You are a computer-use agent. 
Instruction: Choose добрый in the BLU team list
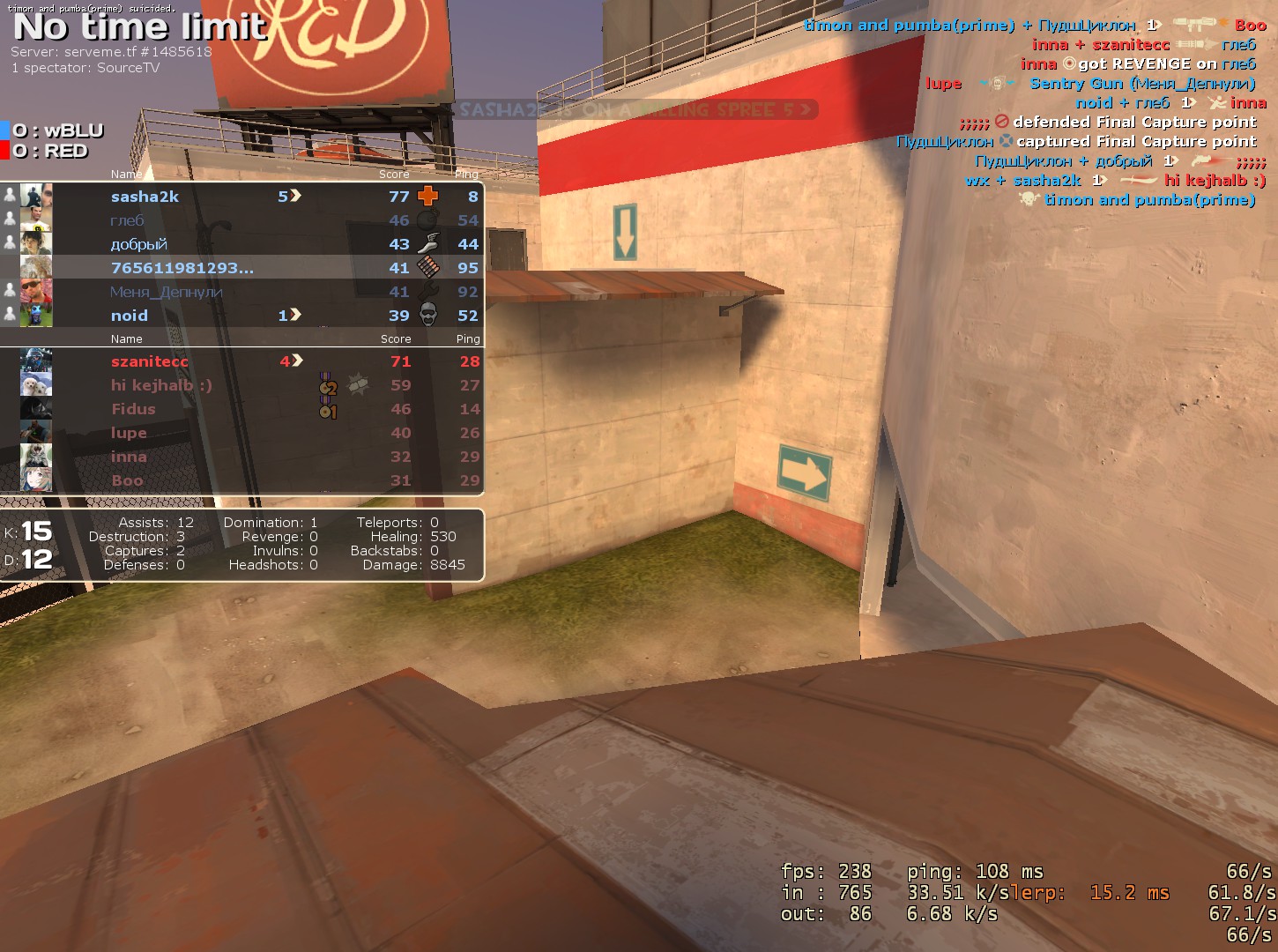[138, 244]
